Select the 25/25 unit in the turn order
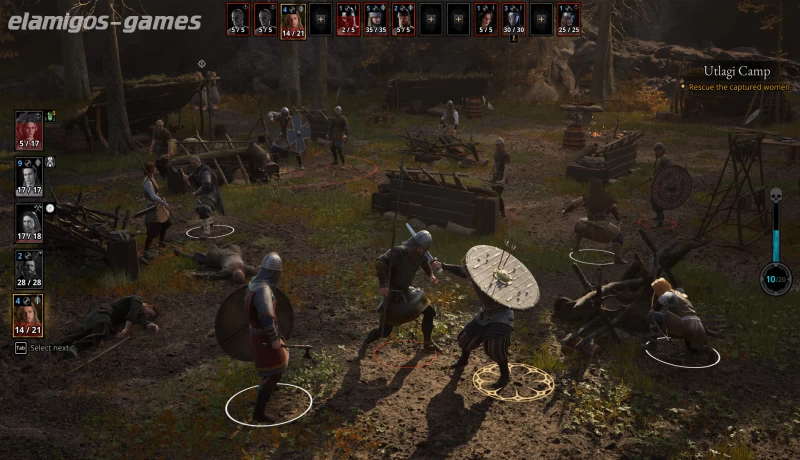This screenshot has width=800, height=460. coord(568,18)
